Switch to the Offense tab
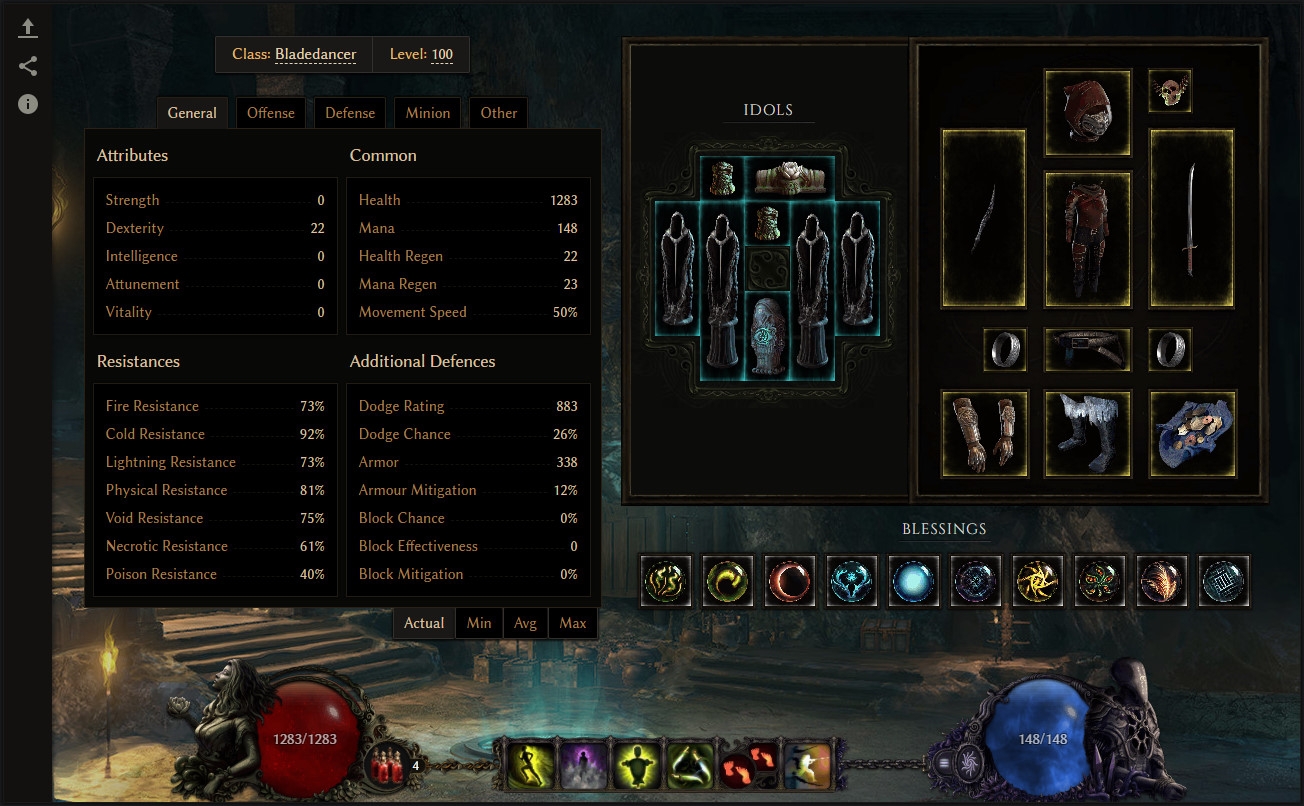The width and height of the screenshot is (1304, 806). pos(271,112)
